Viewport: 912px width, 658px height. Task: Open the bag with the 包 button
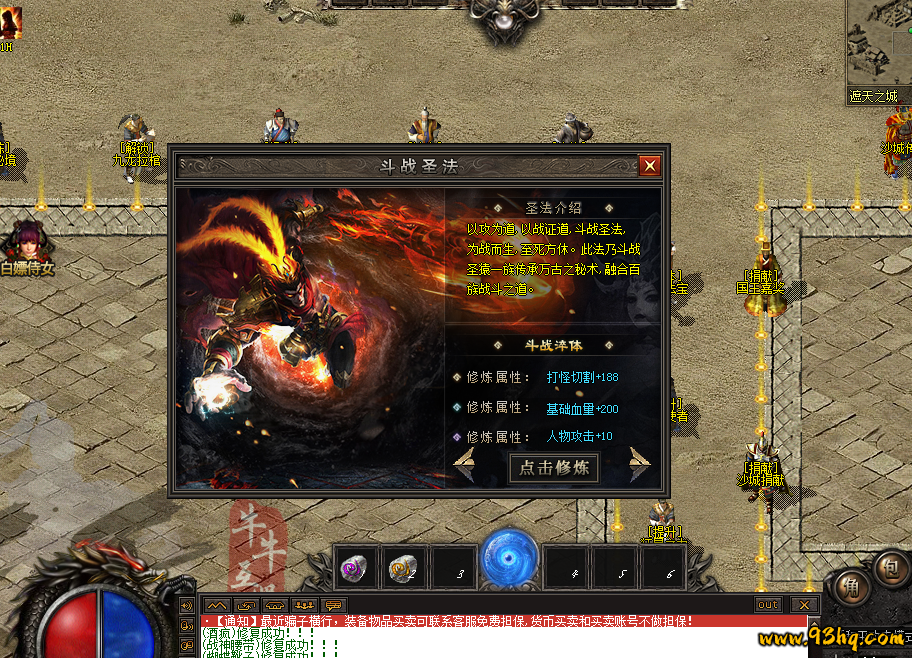click(888, 567)
